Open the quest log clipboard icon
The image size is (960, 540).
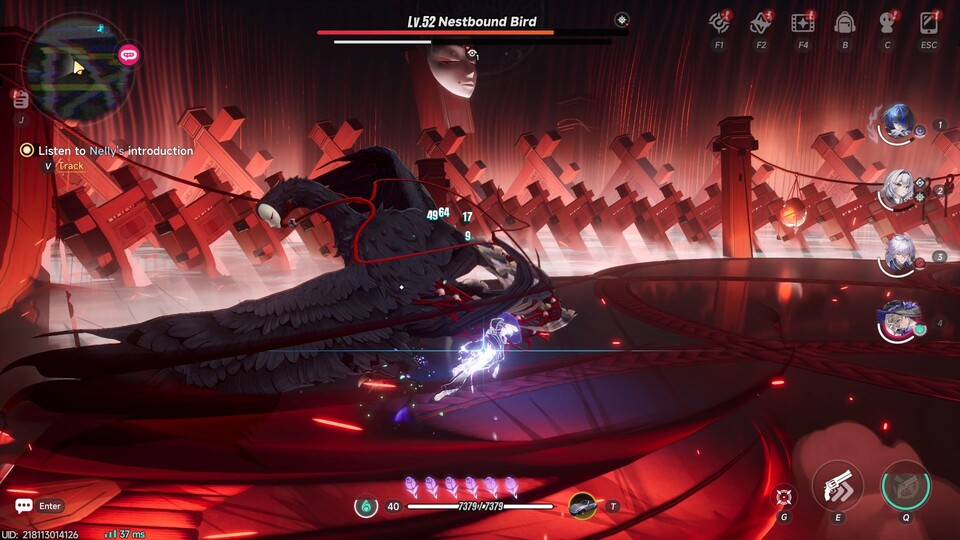pyautogui.click(x=21, y=98)
